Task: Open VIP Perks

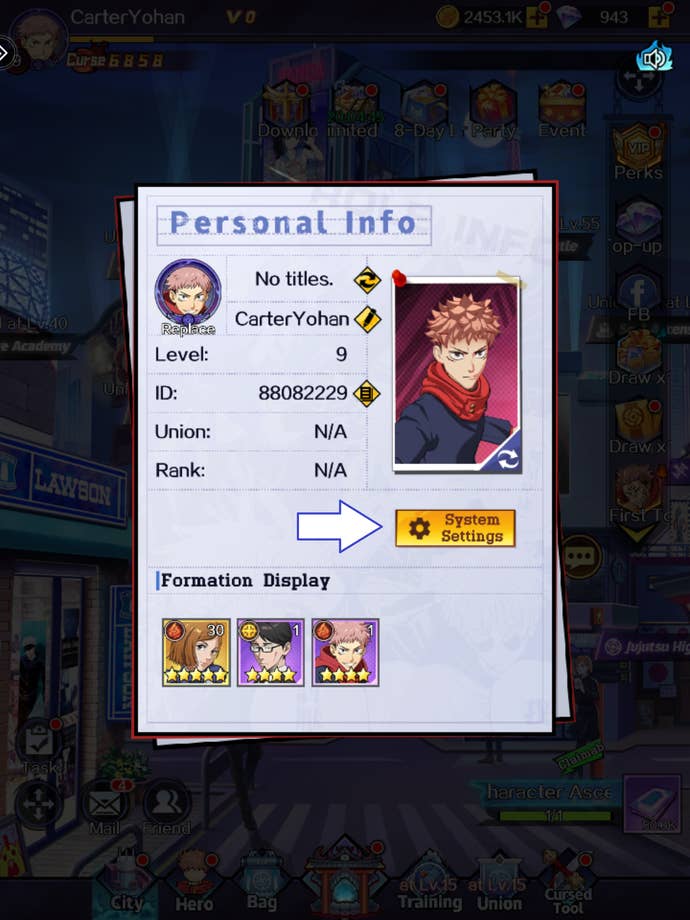Action: pos(638,152)
